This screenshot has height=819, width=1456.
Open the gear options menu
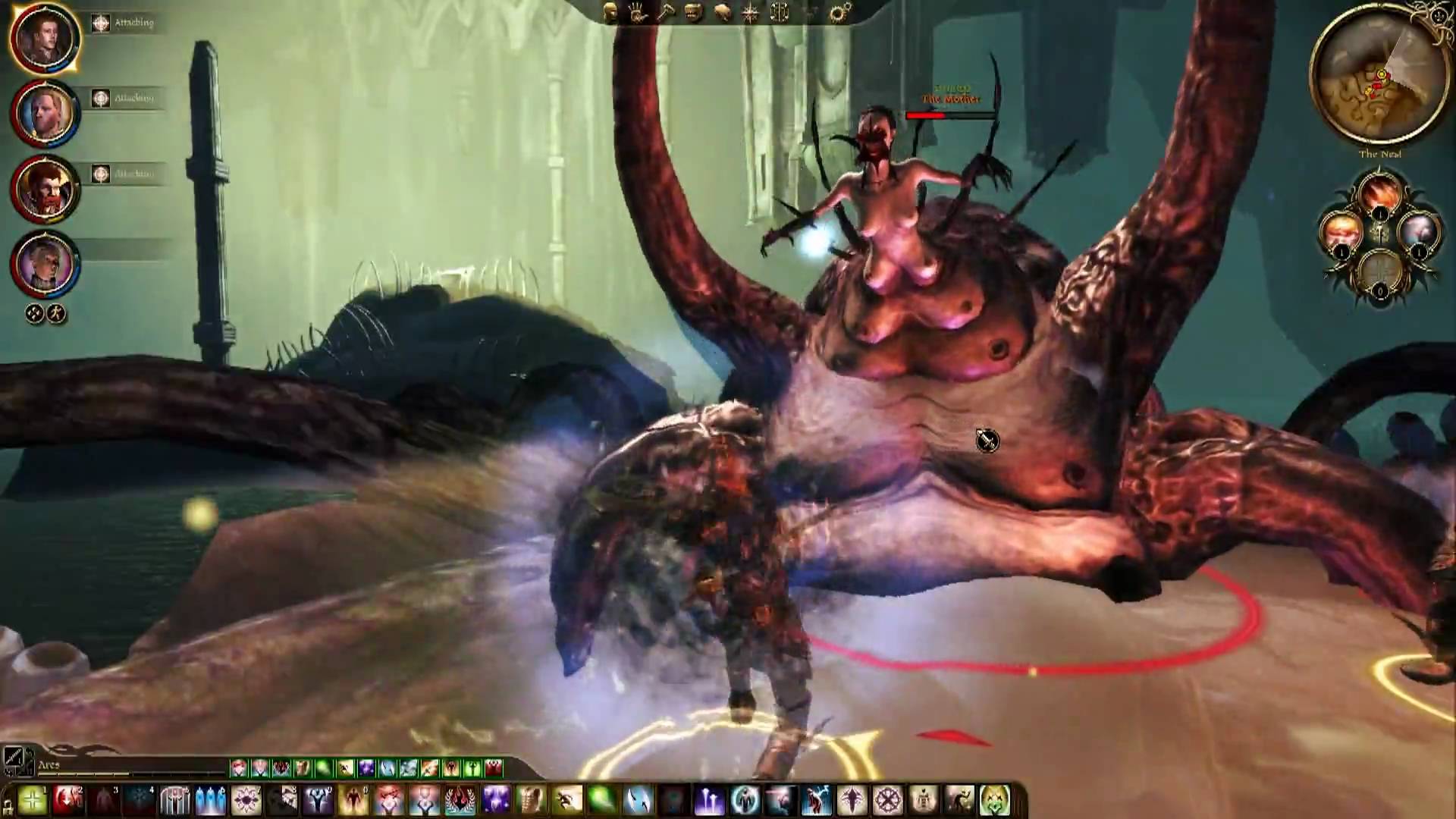coord(839,13)
